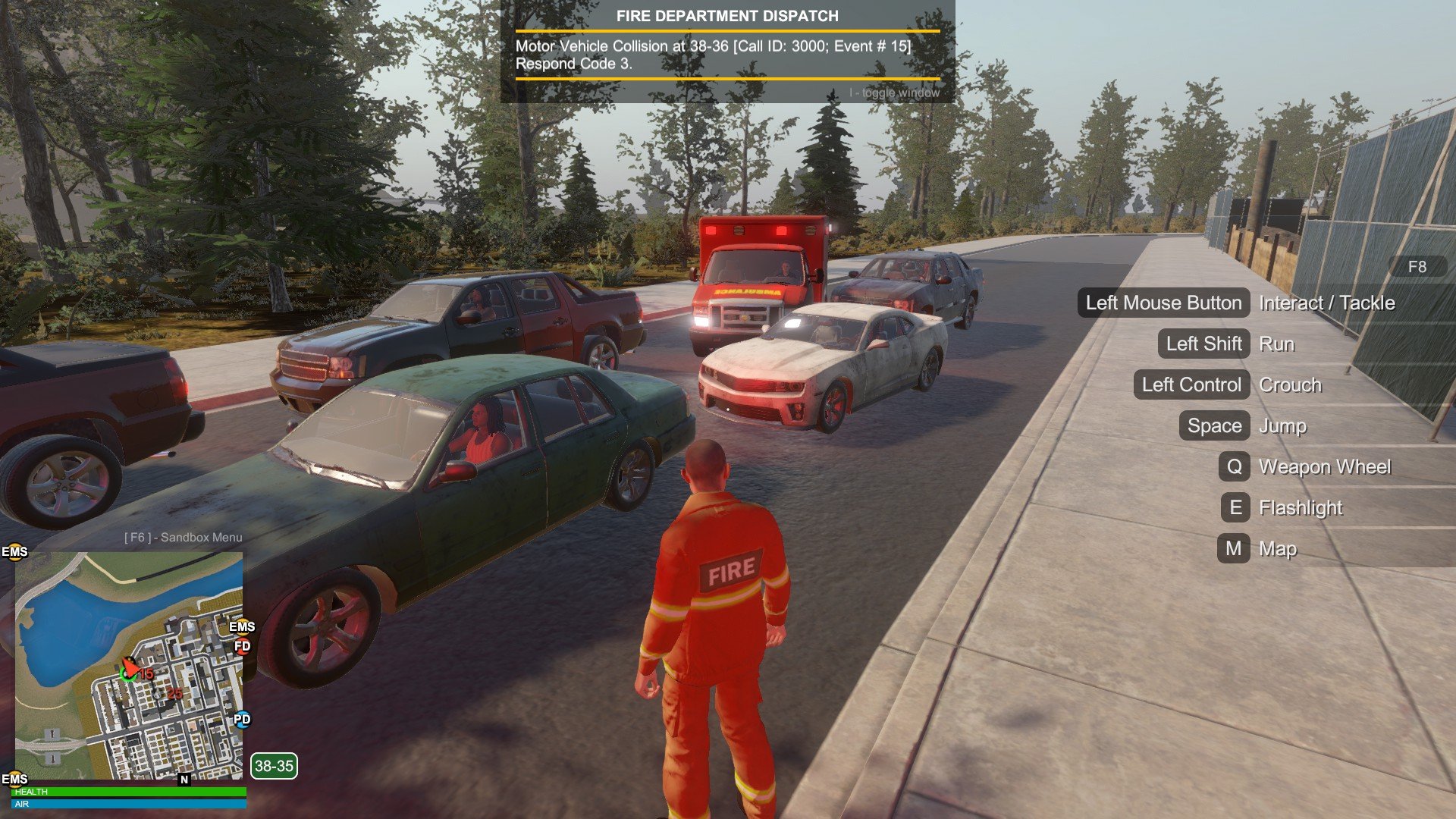This screenshot has height=819, width=1456.
Task: Select the PD station marker on minimap
Action: (x=242, y=719)
